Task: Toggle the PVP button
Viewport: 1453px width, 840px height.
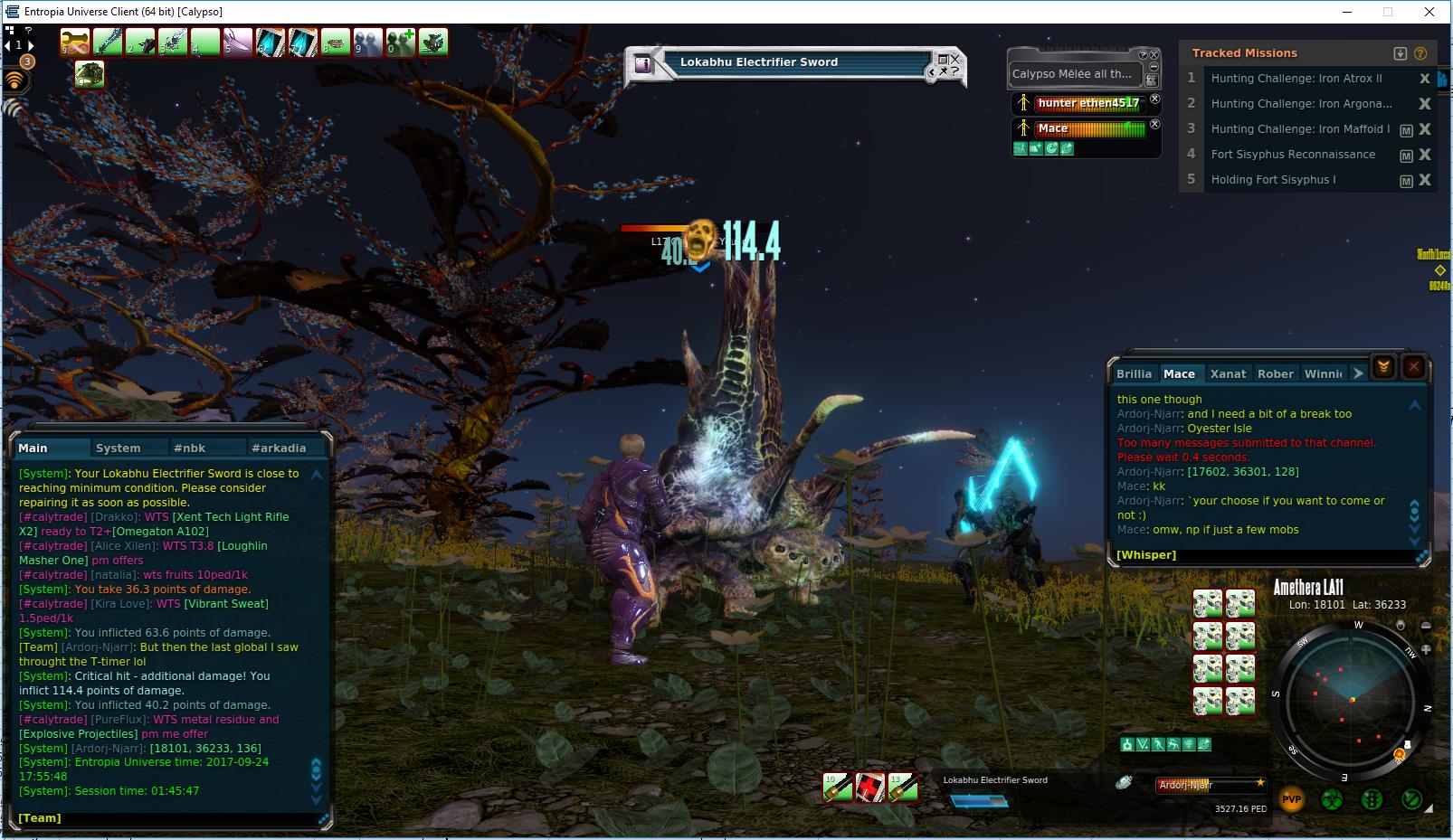Action: pyautogui.click(x=1291, y=799)
